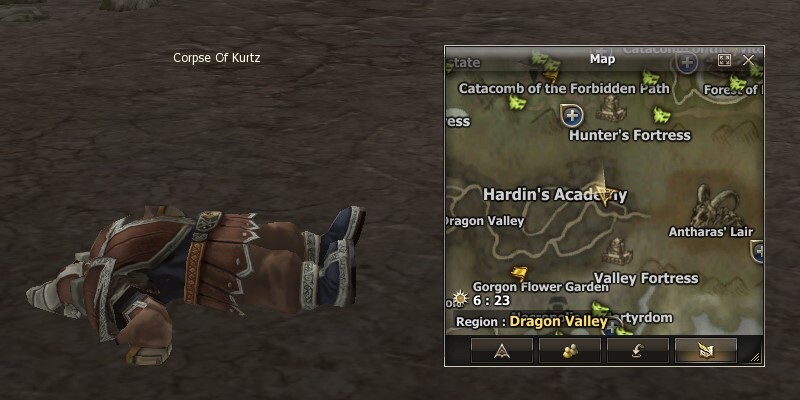The width and height of the screenshot is (800, 400).
Task: Select the Hunter's Fortress shield marker
Action: (x=573, y=113)
